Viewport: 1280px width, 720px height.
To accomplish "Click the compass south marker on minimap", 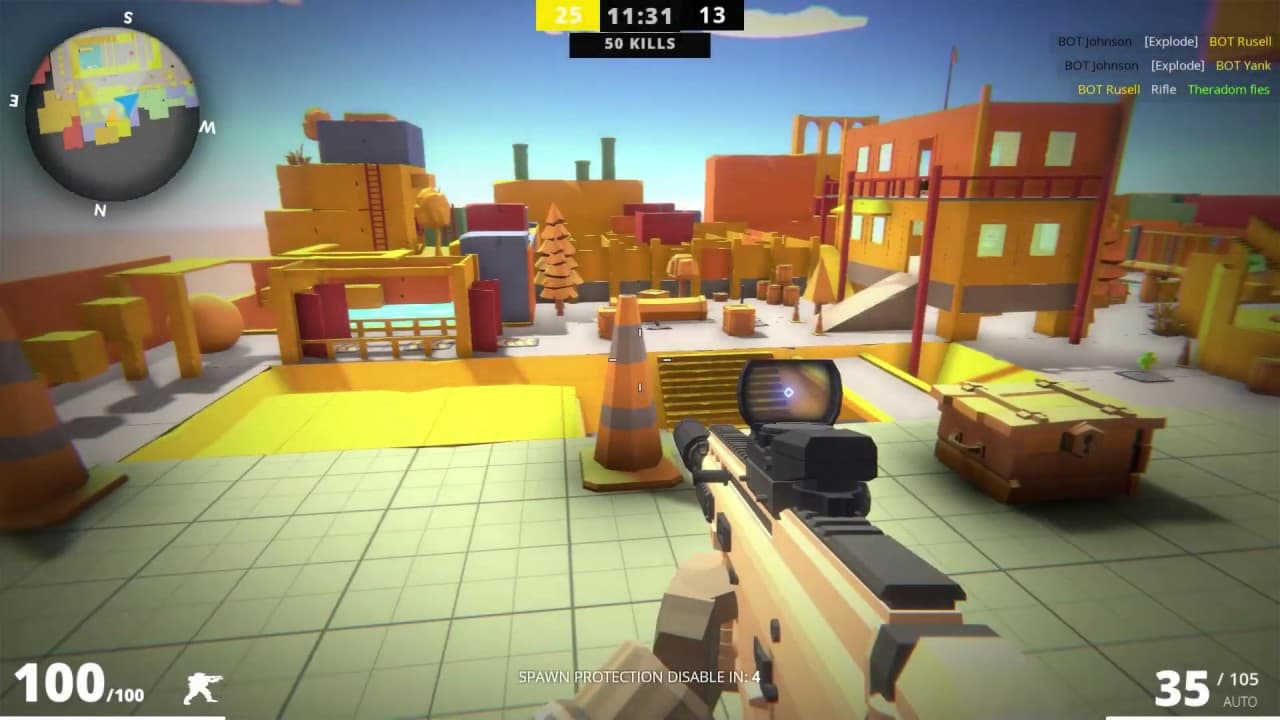I will [x=127, y=17].
